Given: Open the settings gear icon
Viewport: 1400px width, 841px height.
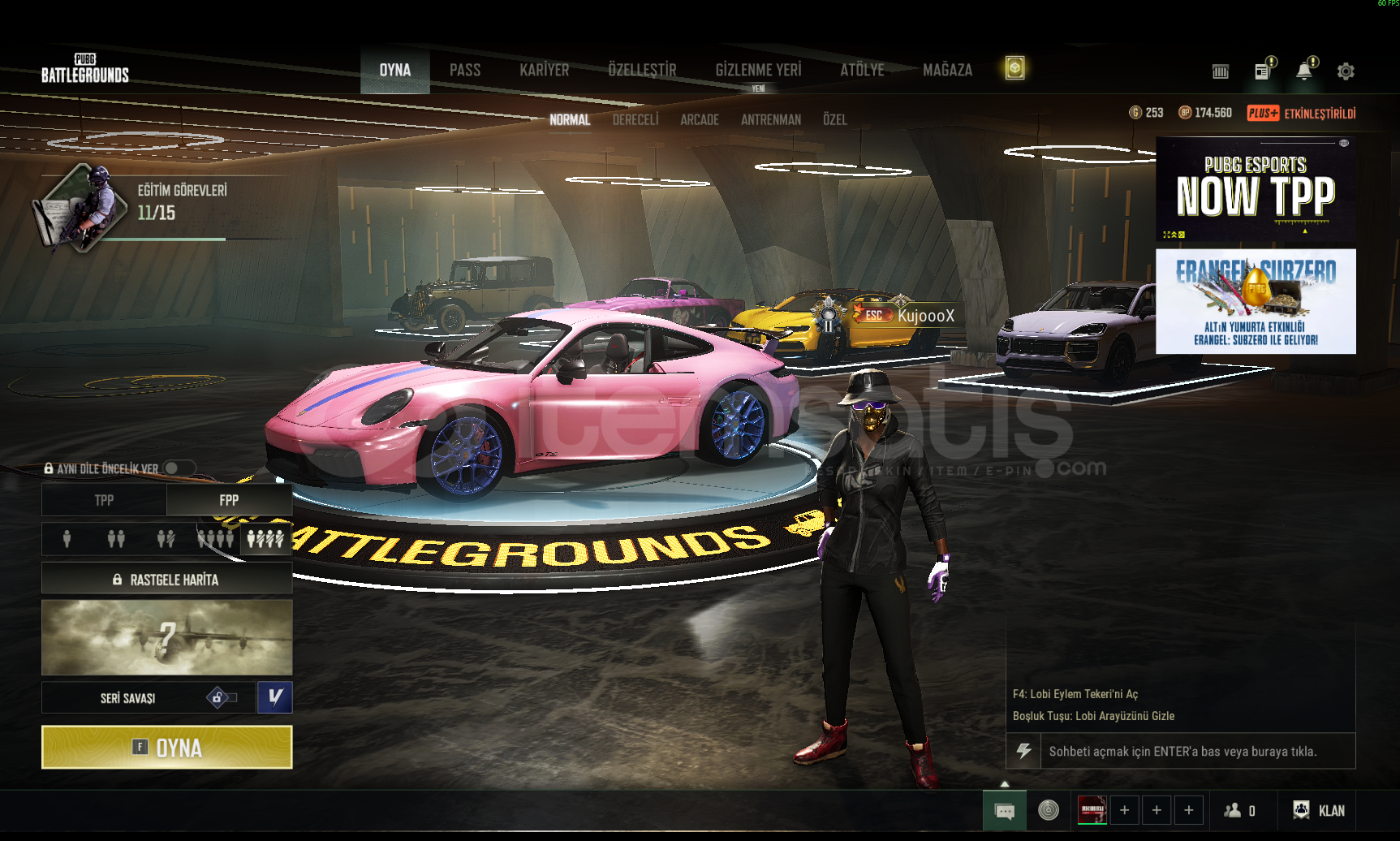Looking at the screenshot, I should point(1346,71).
